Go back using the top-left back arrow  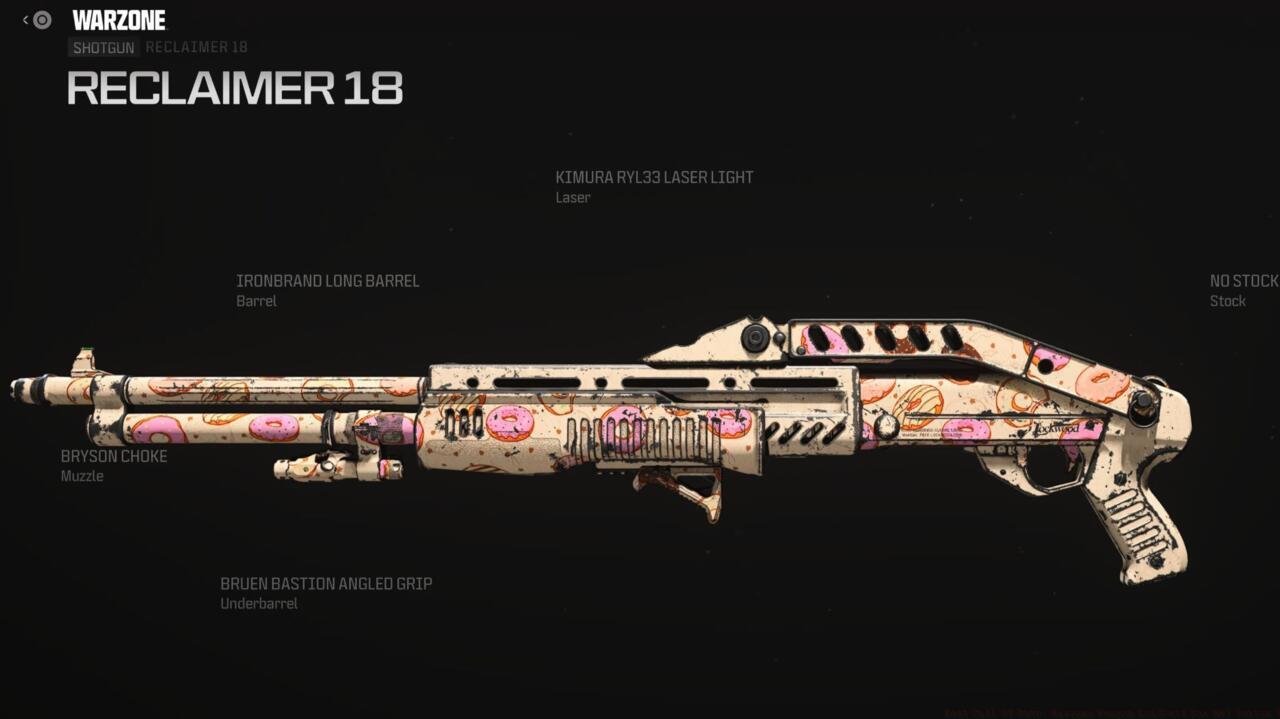26,20
